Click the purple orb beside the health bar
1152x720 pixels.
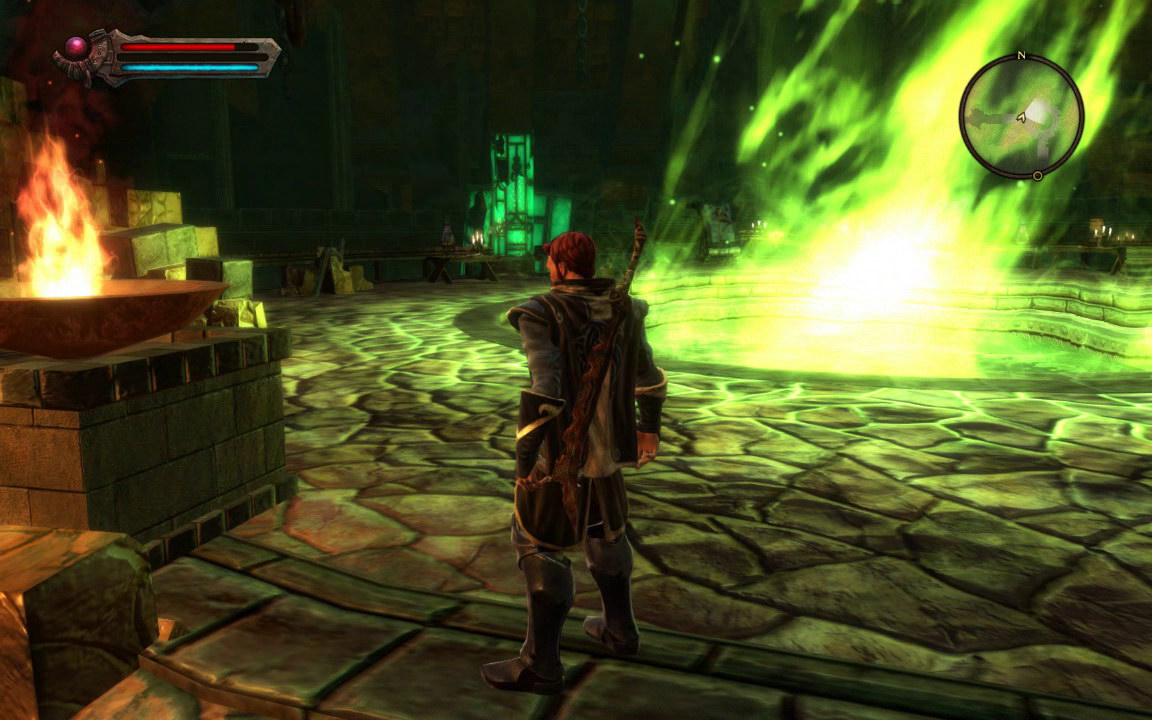[x=76, y=47]
